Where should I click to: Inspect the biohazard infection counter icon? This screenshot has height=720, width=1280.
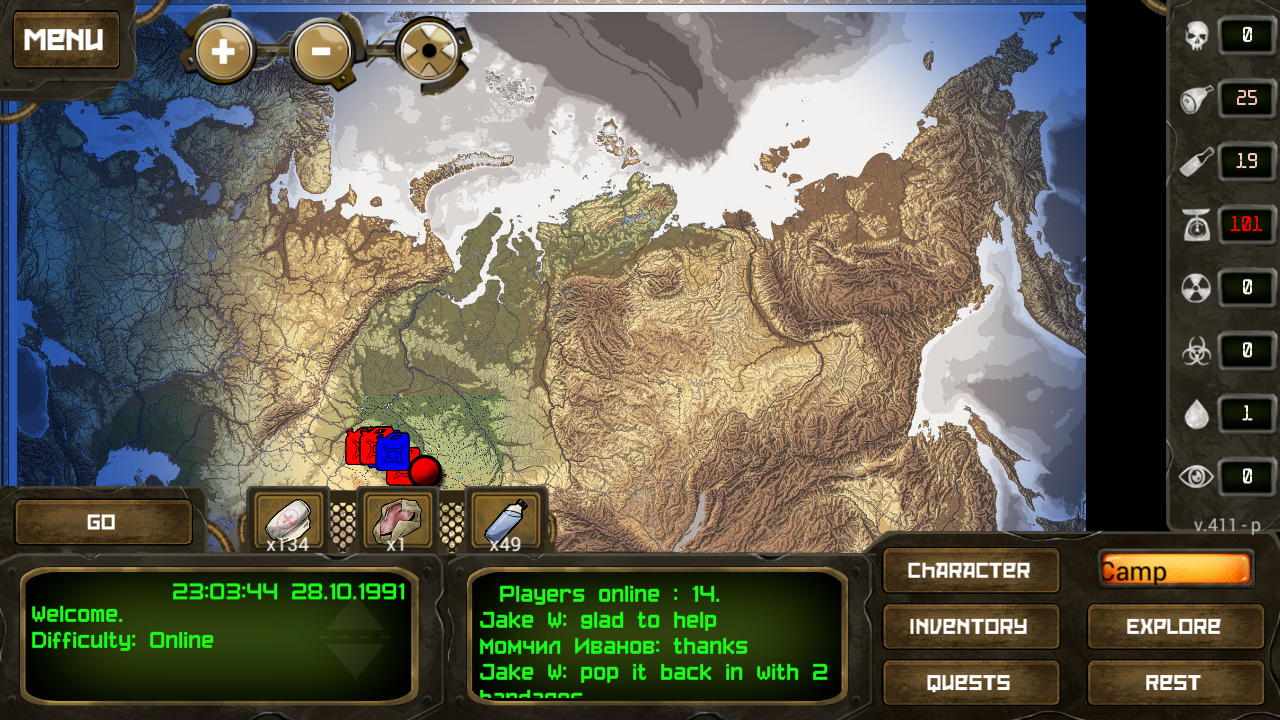1196,351
